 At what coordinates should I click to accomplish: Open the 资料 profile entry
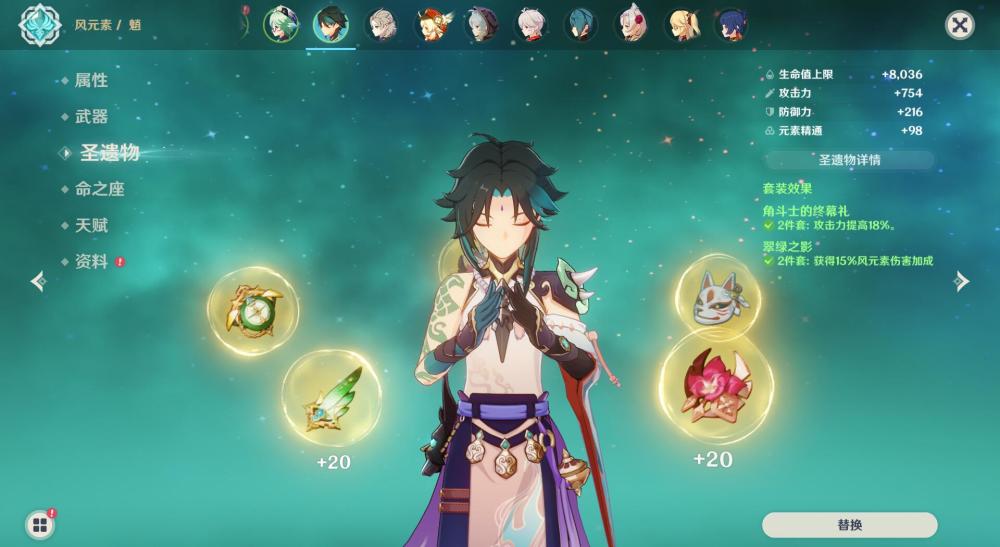(91, 261)
